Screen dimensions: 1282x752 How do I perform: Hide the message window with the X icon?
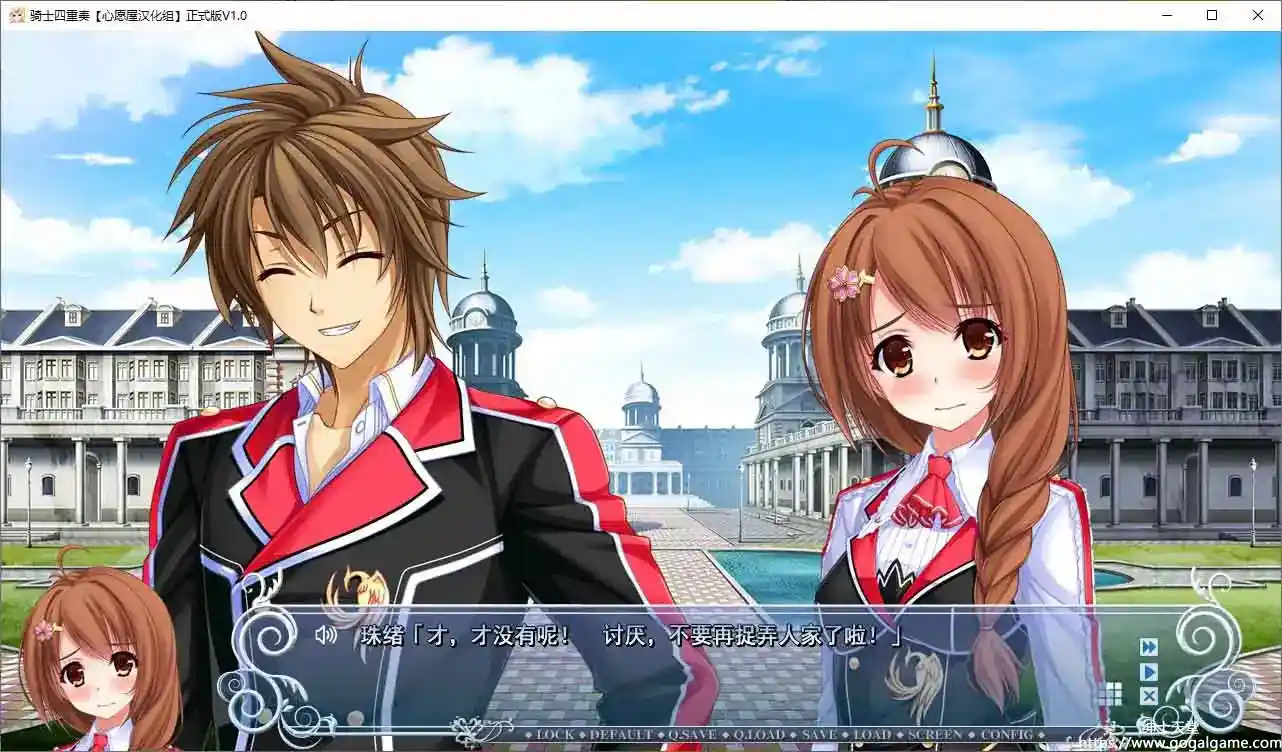pyautogui.click(x=1149, y=695)
